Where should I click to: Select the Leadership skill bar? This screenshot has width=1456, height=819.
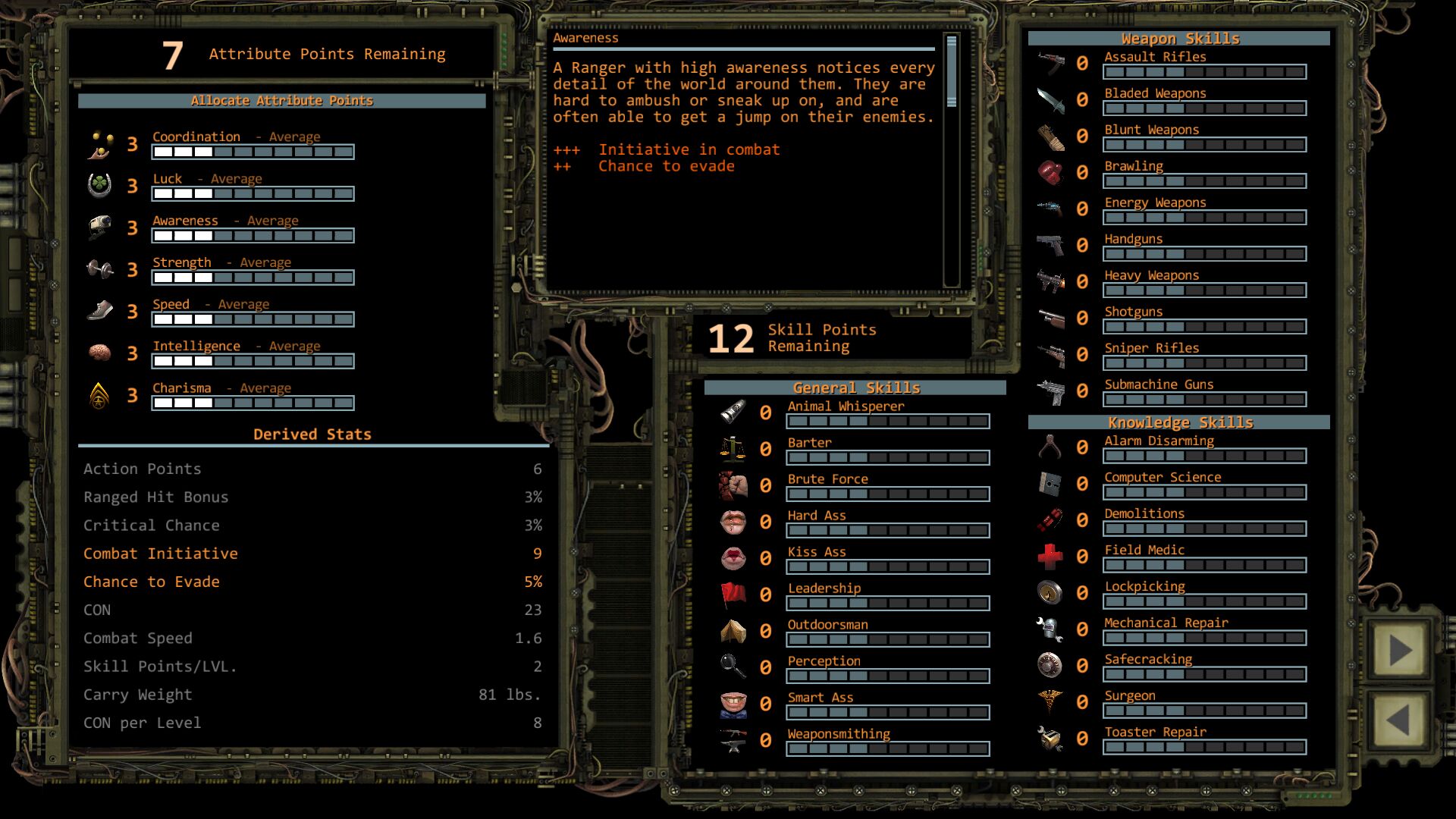pyautogui.click(x=887, y=603)
